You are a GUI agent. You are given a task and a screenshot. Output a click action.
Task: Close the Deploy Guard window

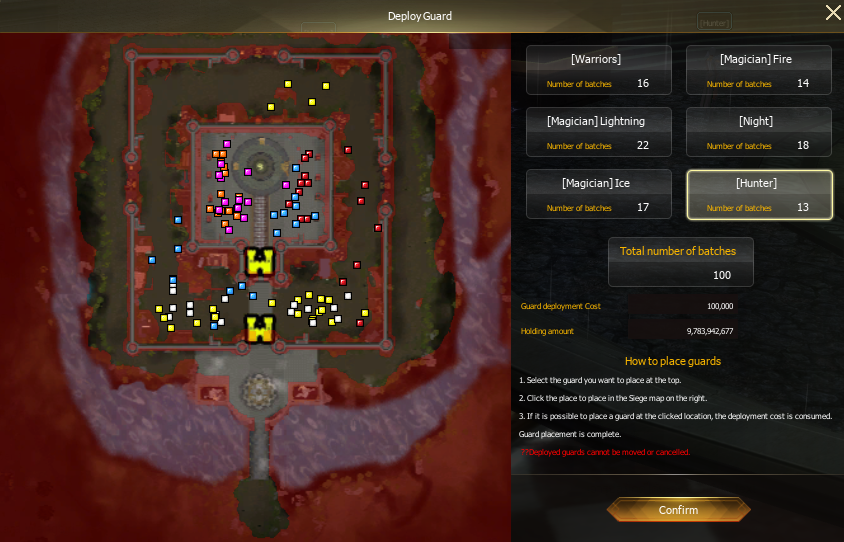pyautogui.click(x=832, y=13)
